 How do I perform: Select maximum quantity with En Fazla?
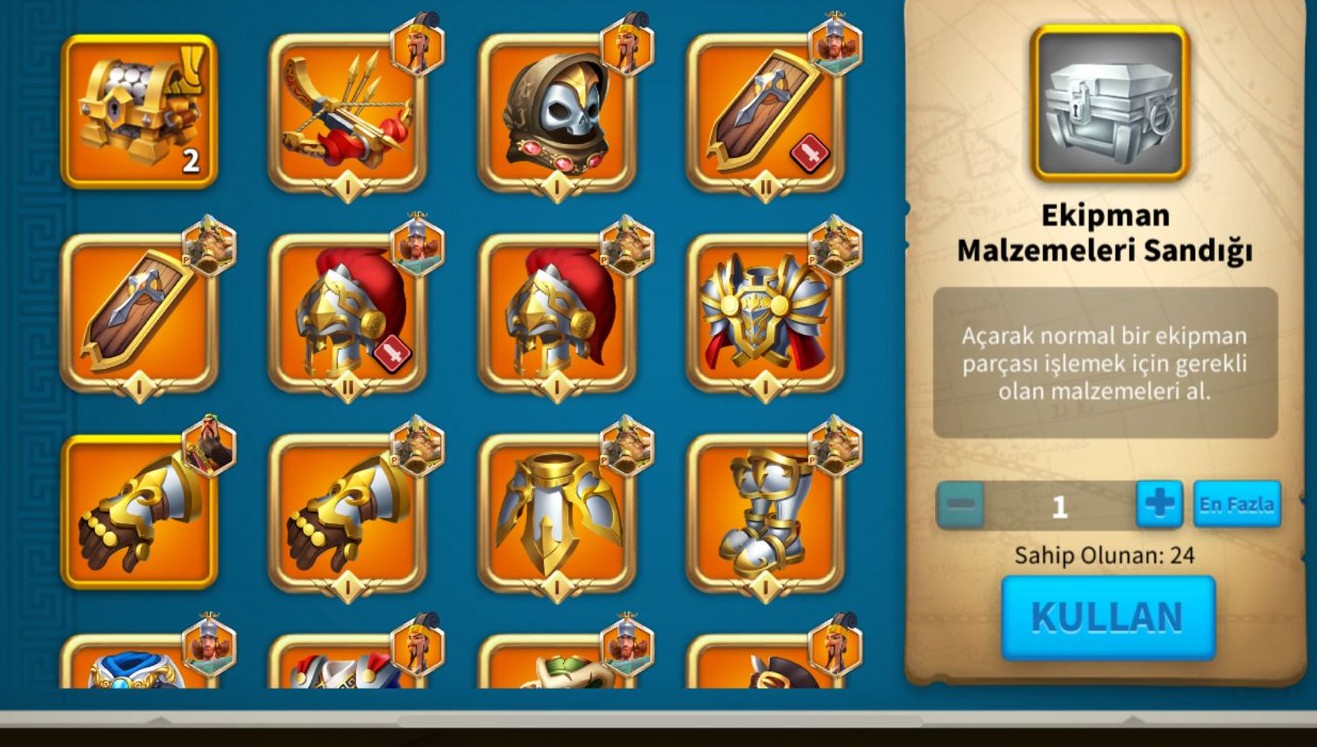coord(1236,504)
